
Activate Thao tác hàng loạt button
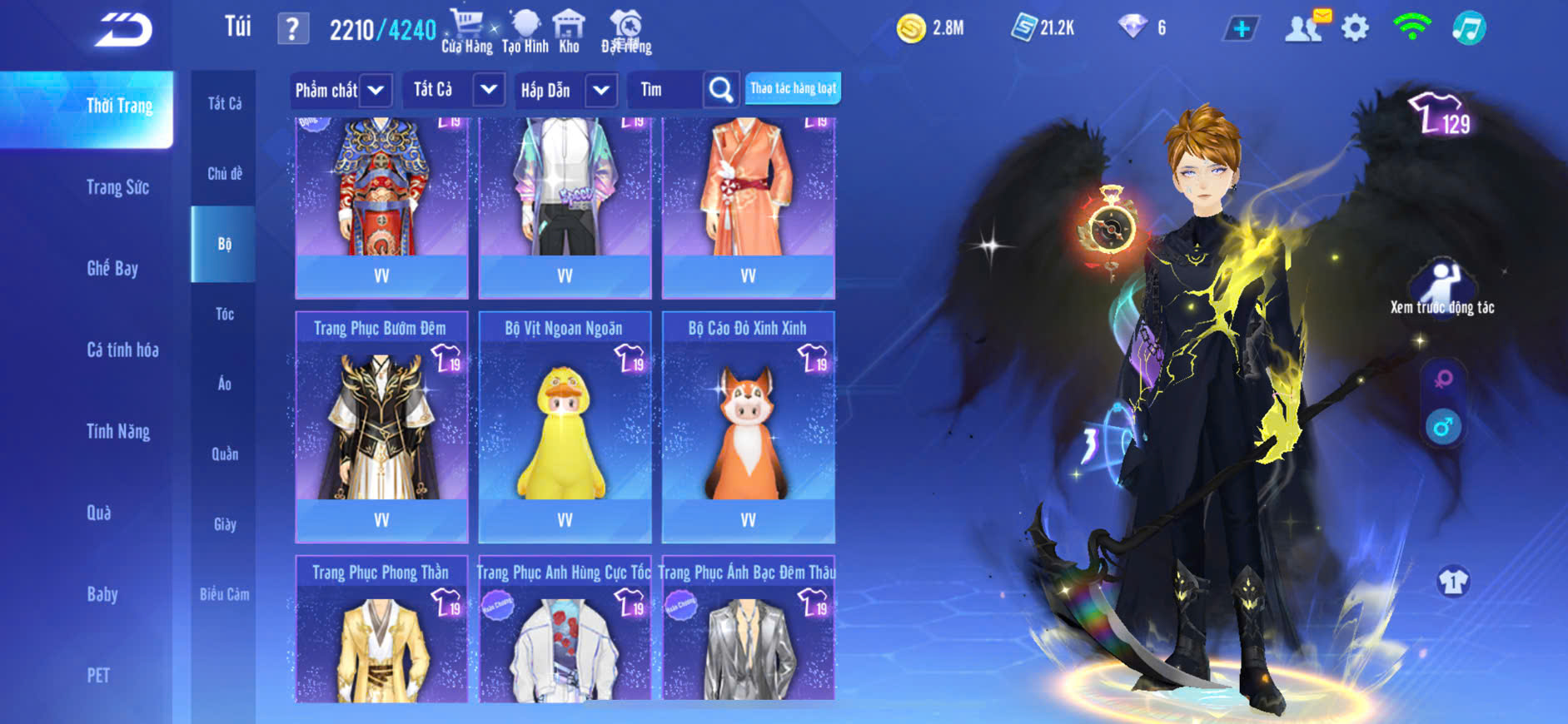coord(793,88)
